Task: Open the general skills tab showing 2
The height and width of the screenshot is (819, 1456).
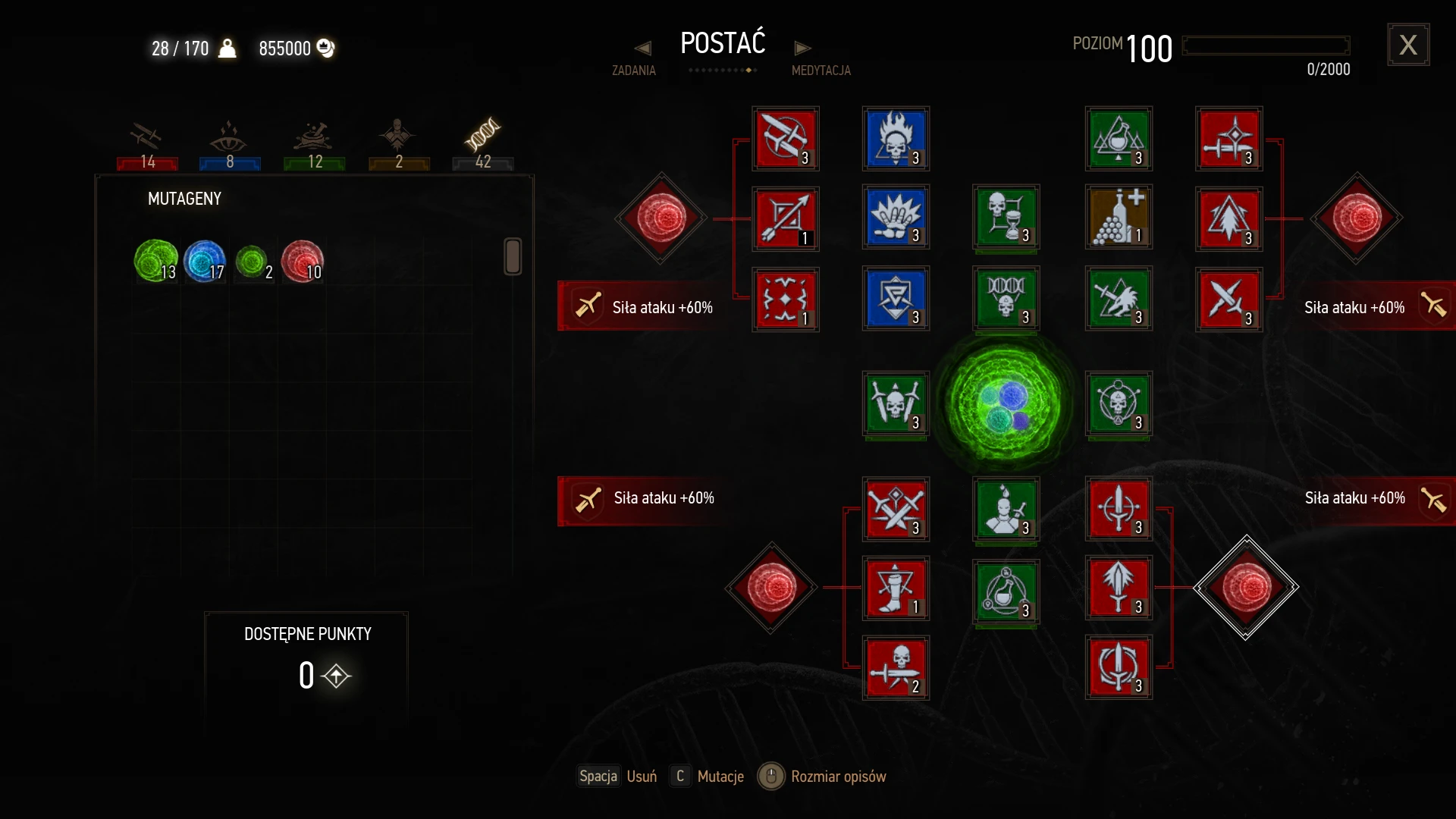Action: (x=398, y=144)
